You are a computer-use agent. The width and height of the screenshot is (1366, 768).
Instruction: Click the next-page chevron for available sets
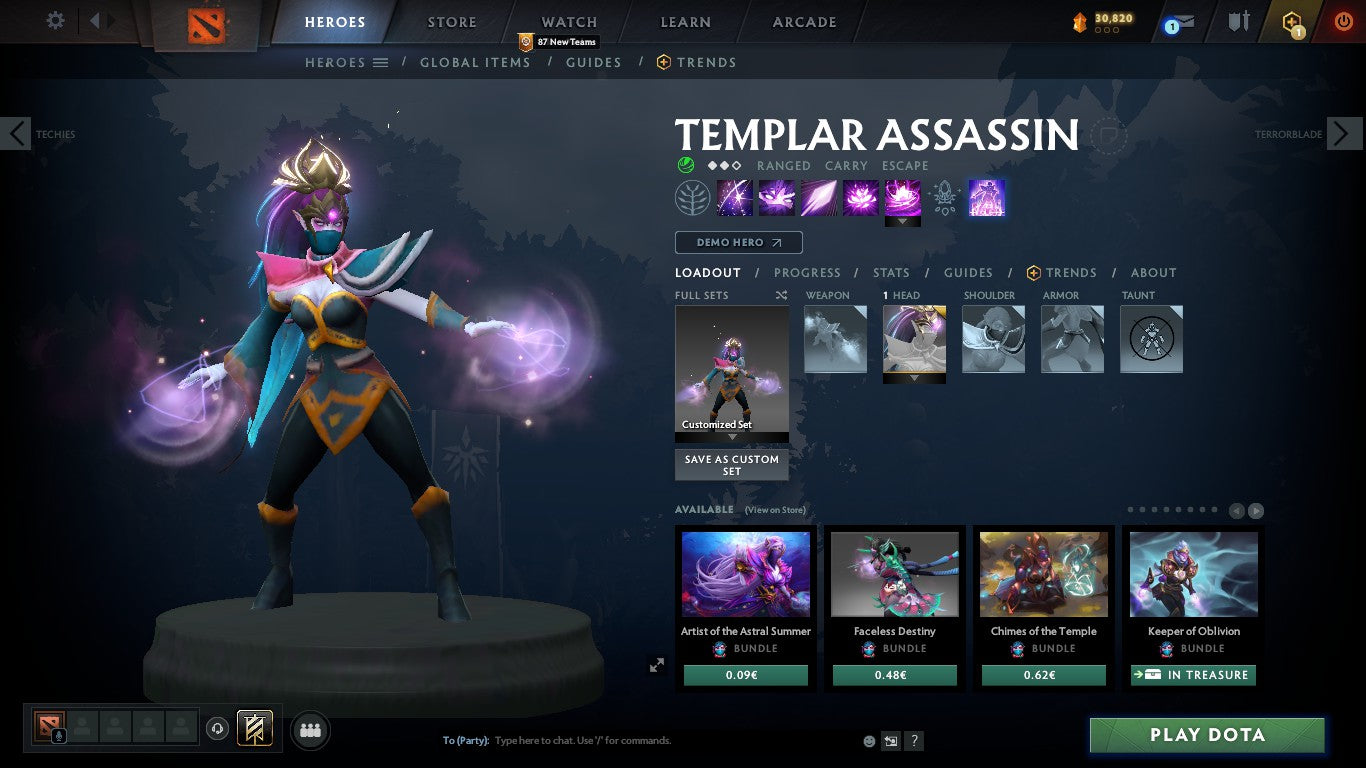(1254, 510)
